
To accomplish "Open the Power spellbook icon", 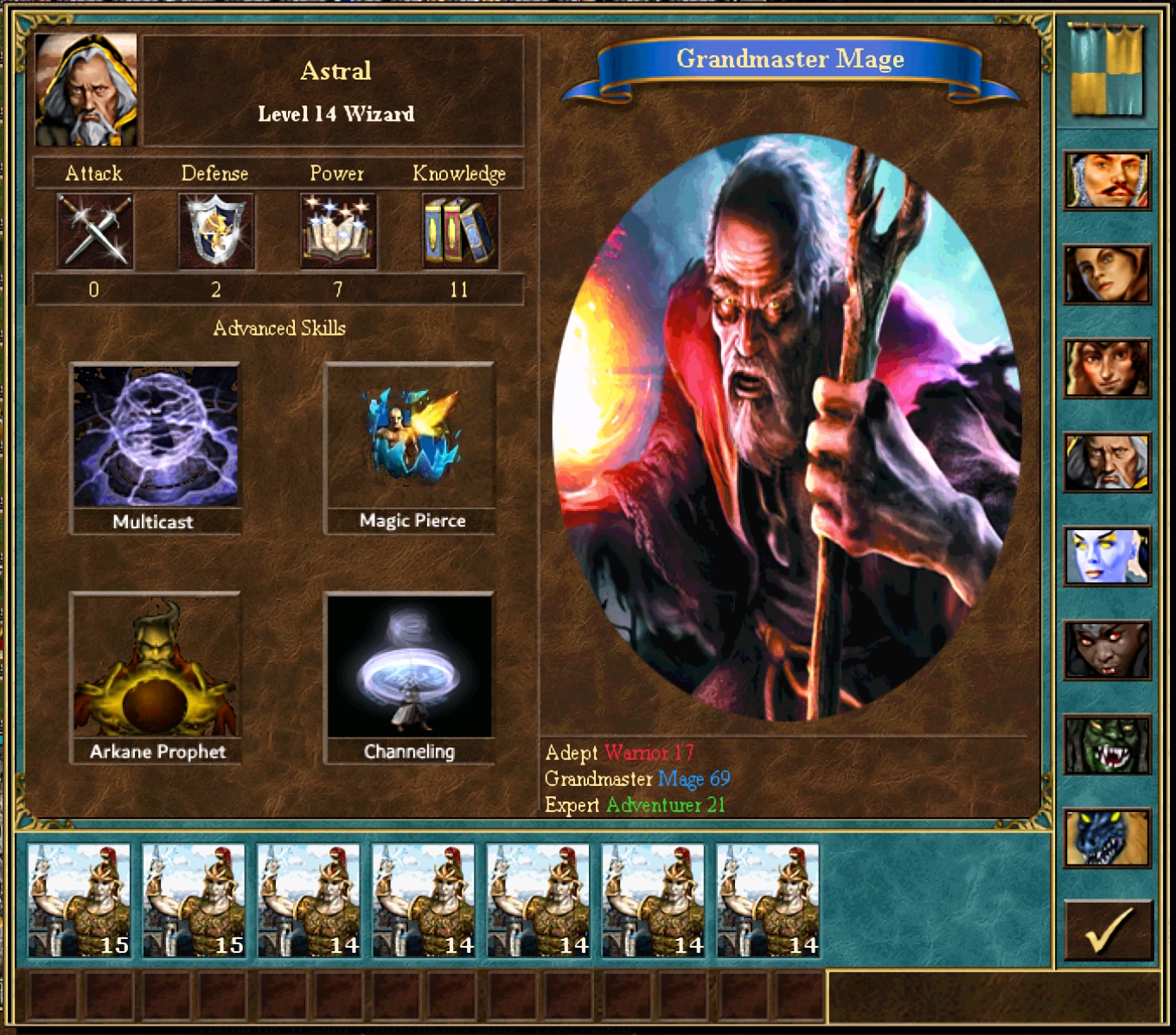I will point(337,229).
